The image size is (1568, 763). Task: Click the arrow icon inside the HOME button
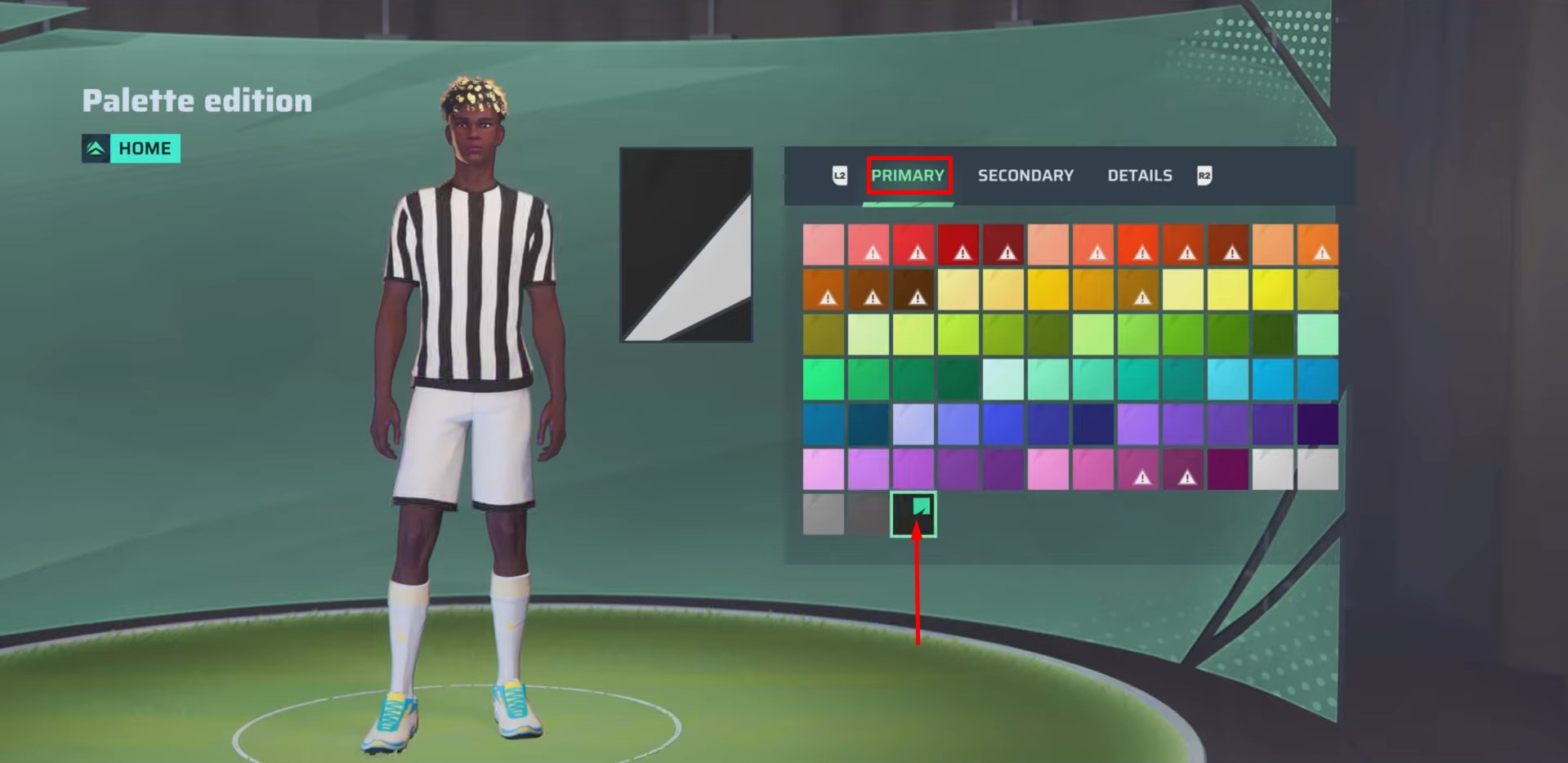[x=94, y=148]
